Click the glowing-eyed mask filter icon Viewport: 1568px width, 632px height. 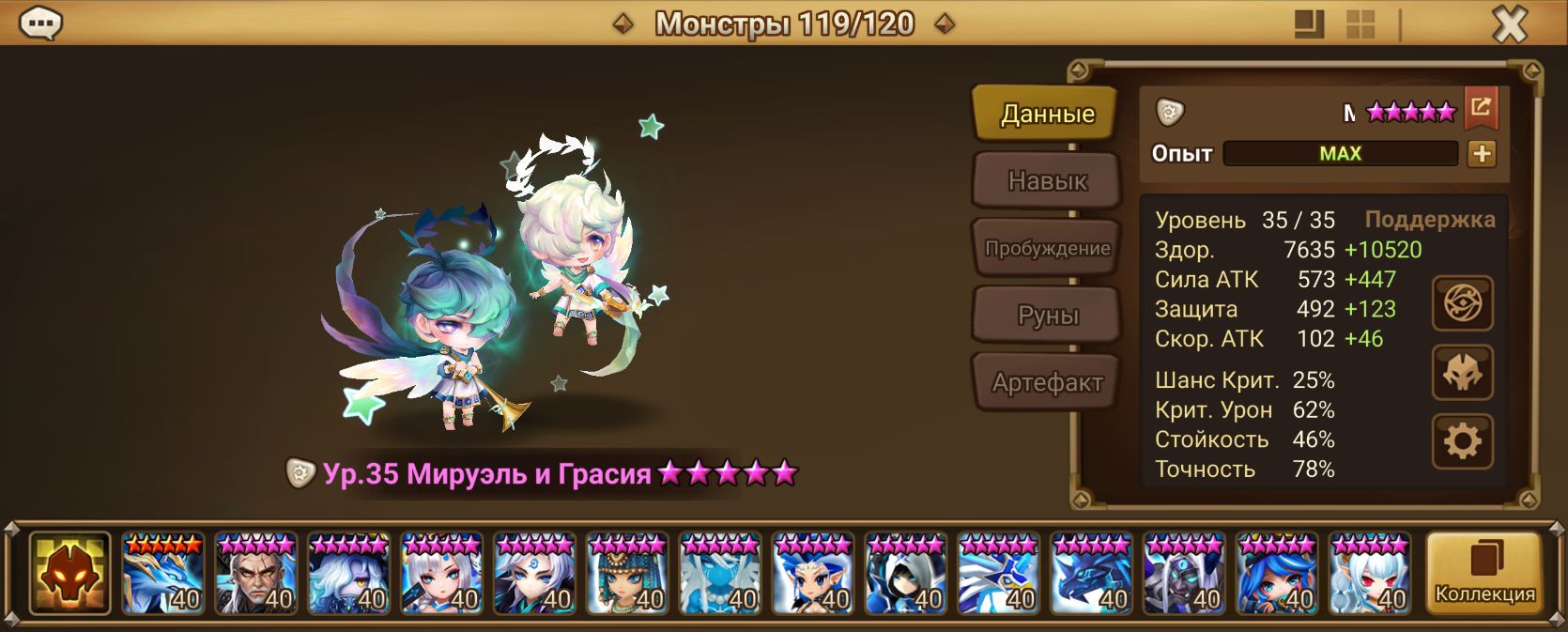69,573
